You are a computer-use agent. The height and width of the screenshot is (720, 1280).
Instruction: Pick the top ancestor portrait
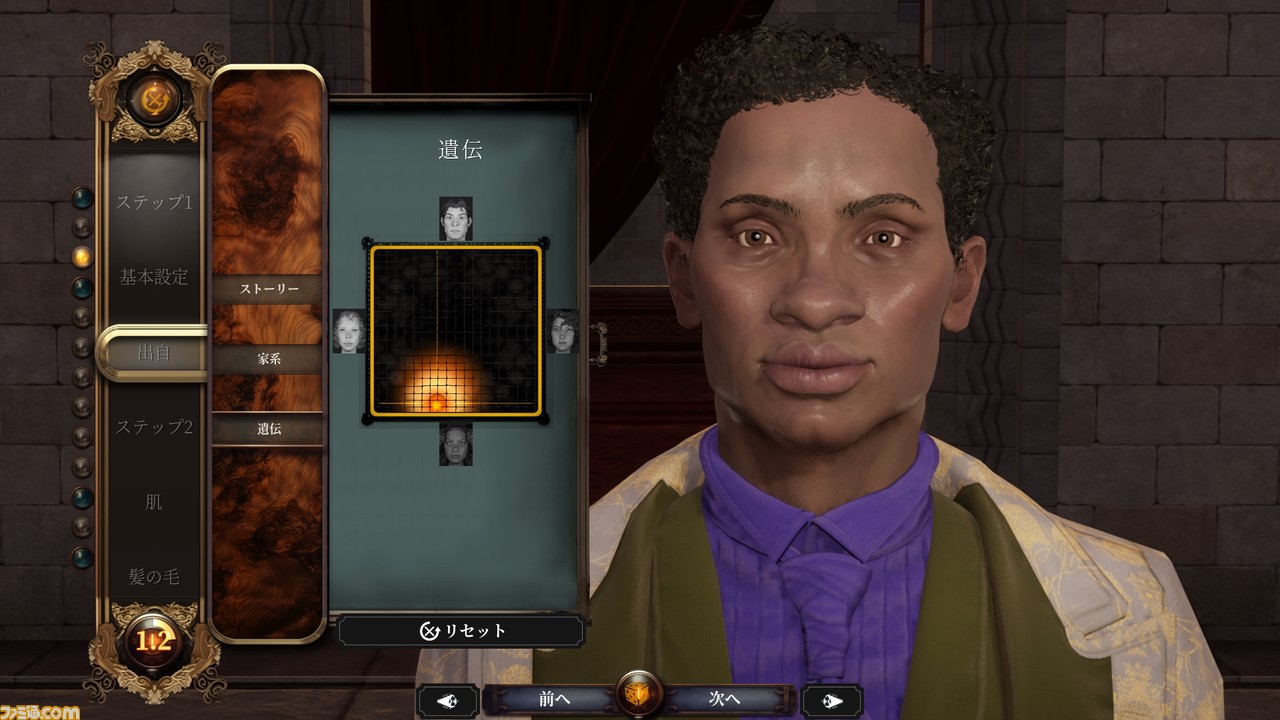click(456, 218)
